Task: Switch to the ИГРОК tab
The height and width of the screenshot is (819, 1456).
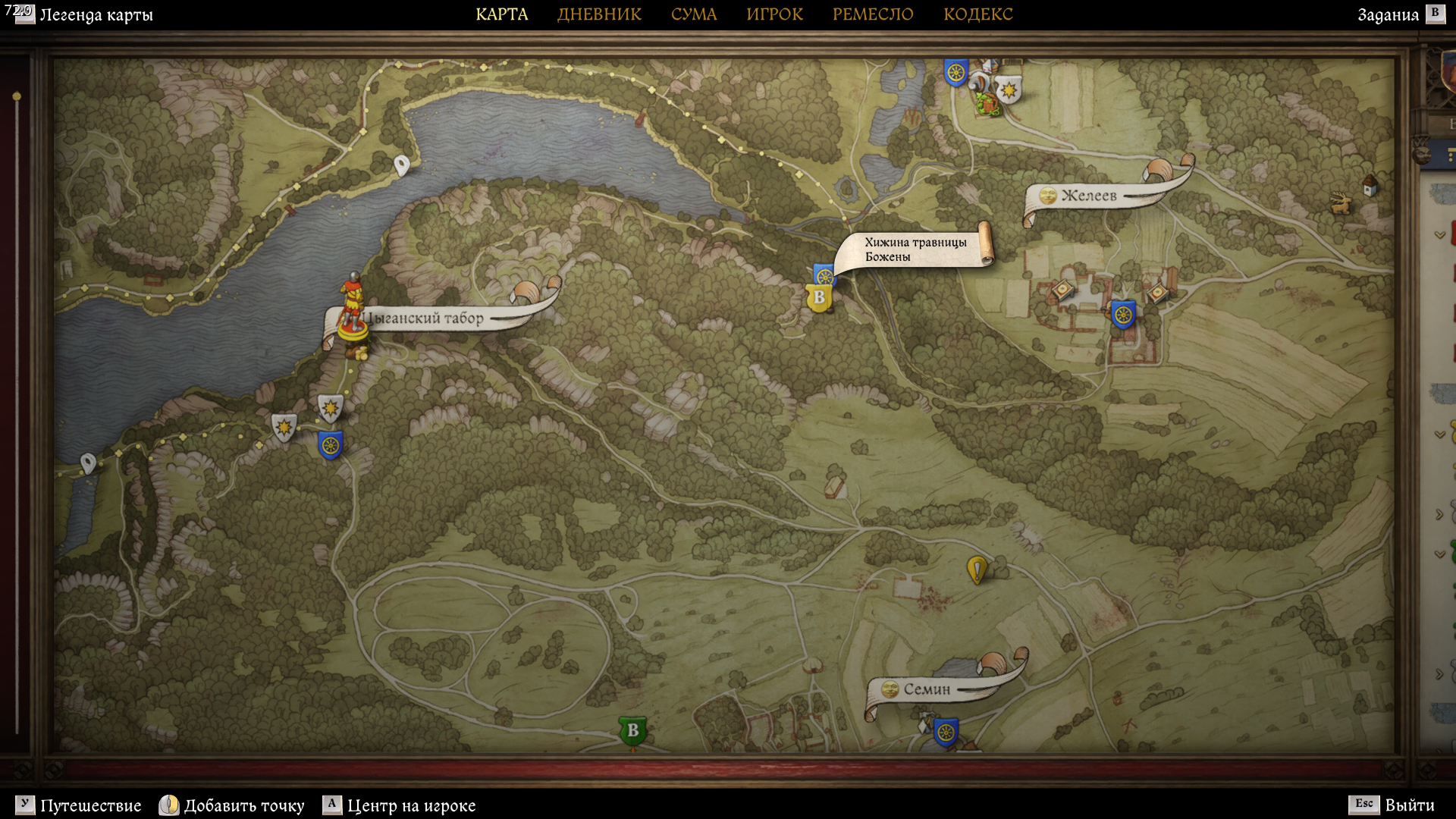Action: tap(774, 14)
